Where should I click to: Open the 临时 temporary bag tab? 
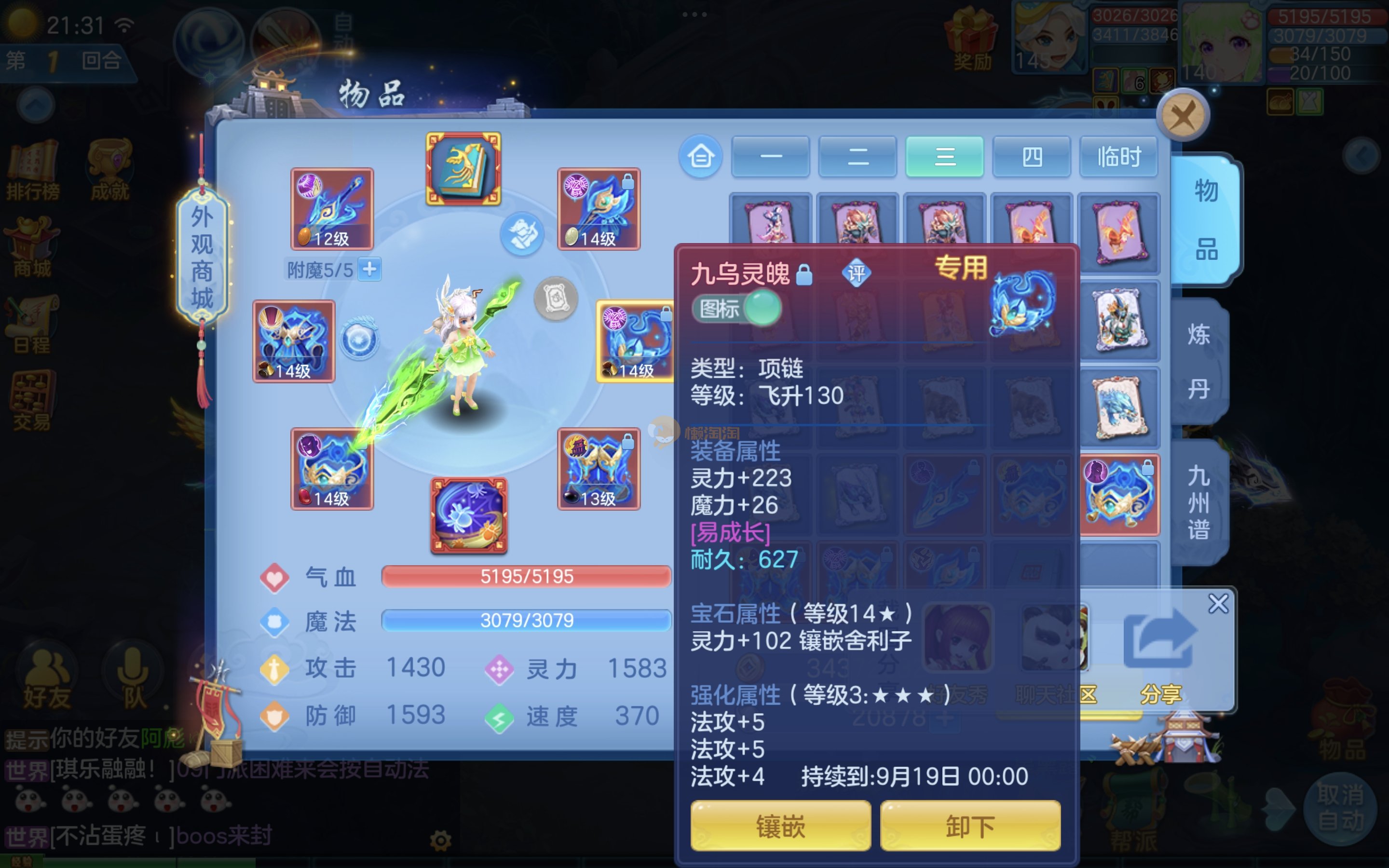click(1118, 156)
